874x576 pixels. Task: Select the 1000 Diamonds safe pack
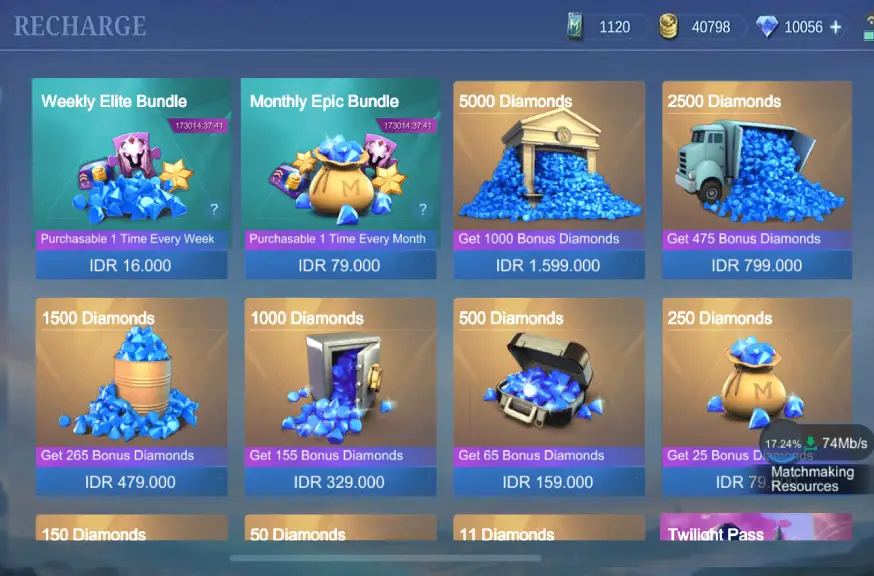click(339, 481)
